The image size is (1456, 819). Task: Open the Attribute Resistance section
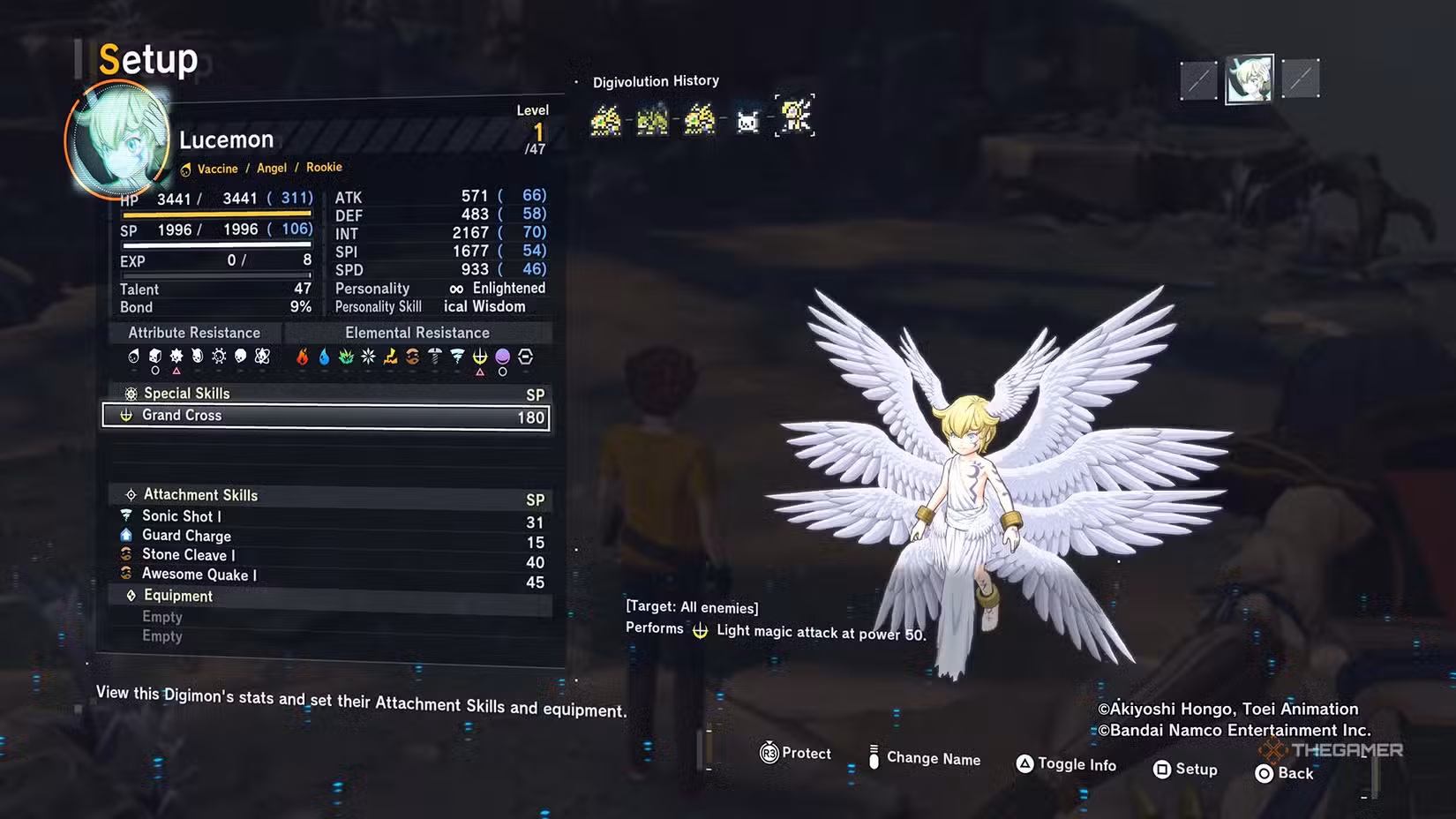pyautogui.click(x=194, y=333)
